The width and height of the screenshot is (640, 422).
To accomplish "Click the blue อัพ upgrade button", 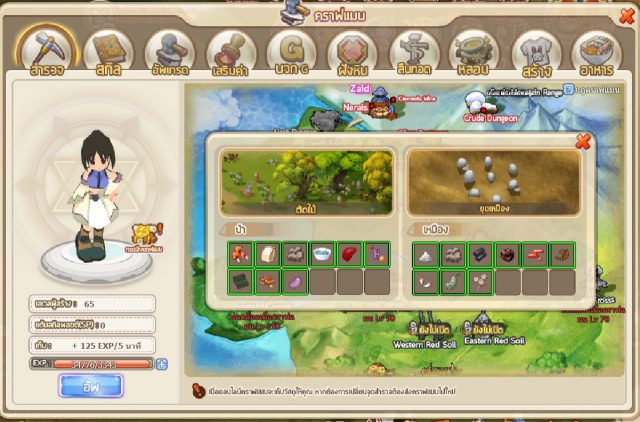I will (90, 385).
